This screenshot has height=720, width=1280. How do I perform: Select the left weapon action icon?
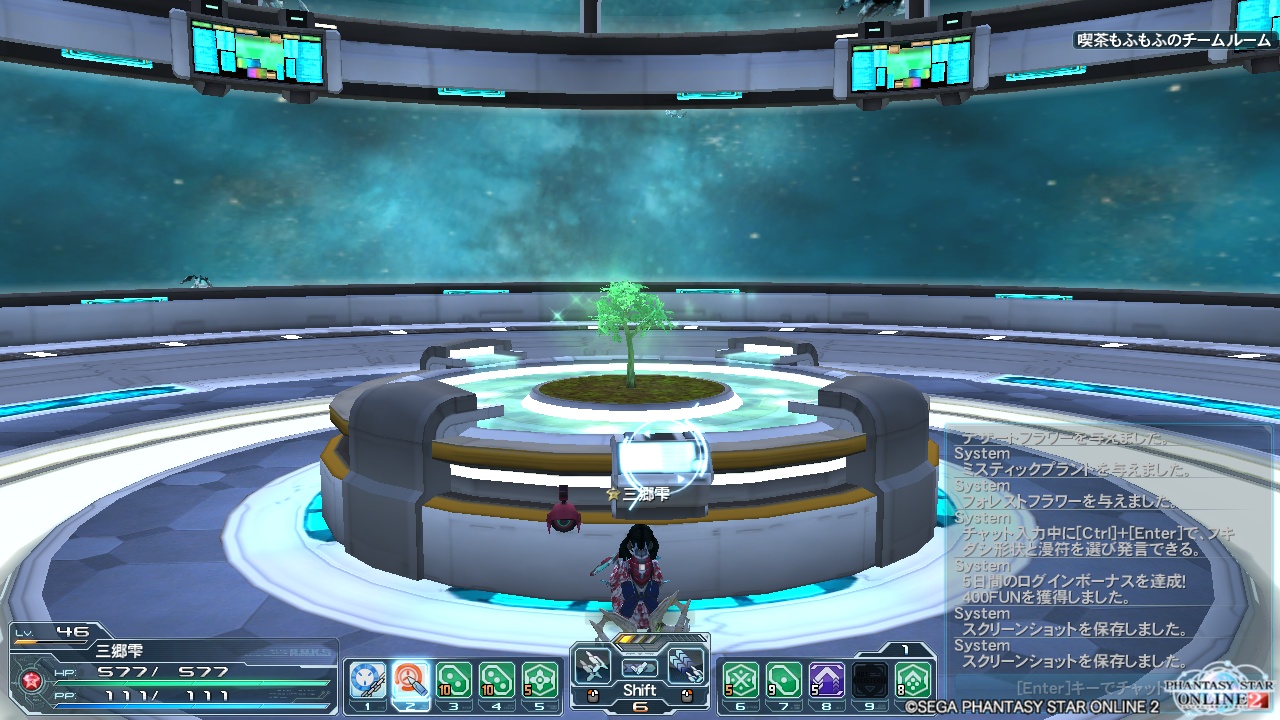tap(593, 665)
